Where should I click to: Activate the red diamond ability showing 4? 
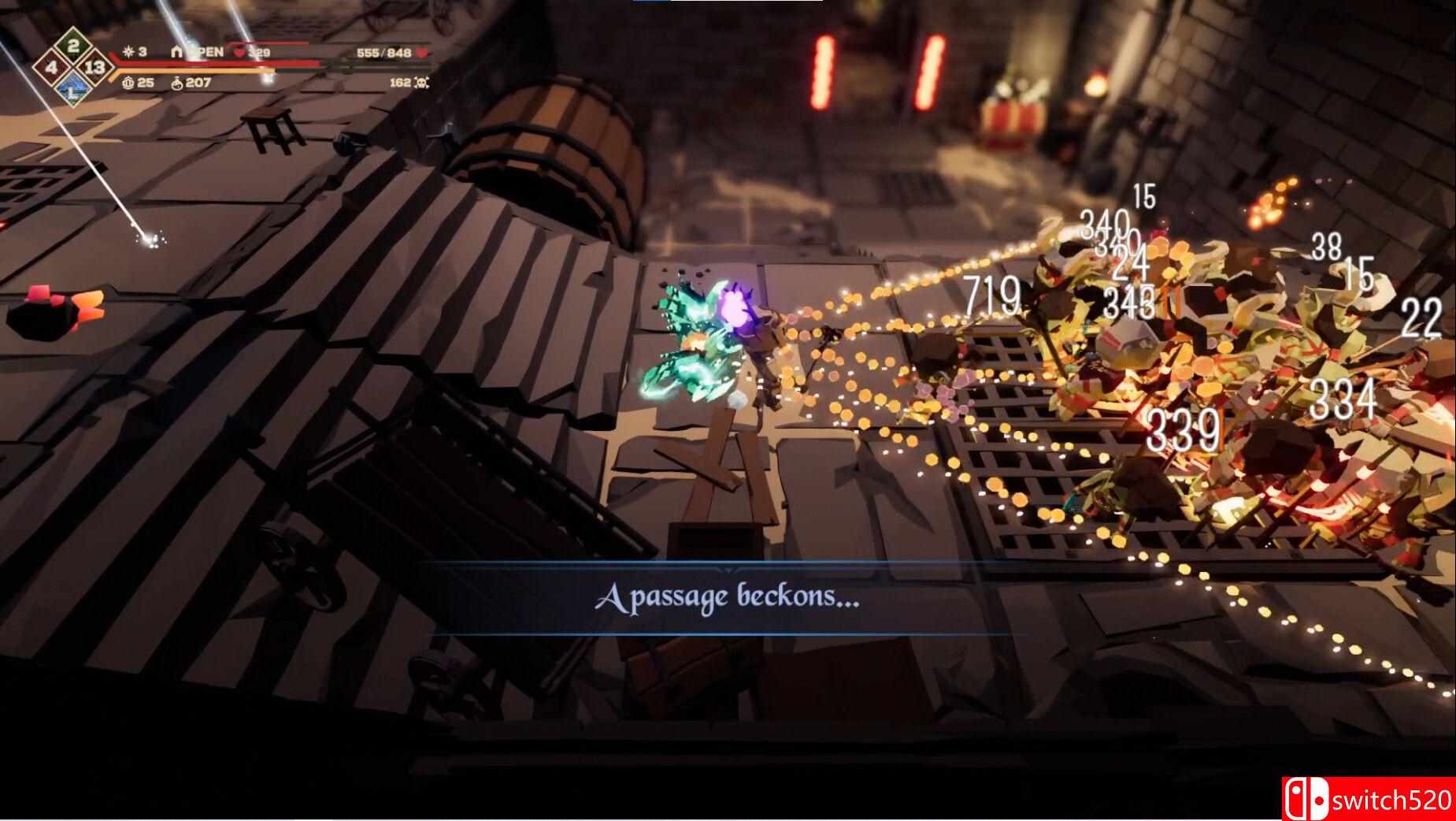click(x=52, y=68)
